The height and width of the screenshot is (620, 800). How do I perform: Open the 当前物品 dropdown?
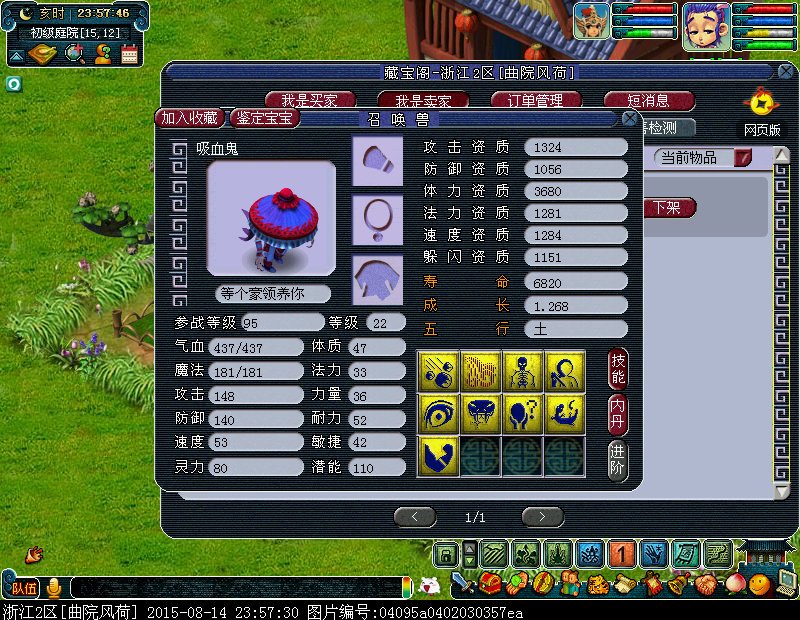[741, 157]
